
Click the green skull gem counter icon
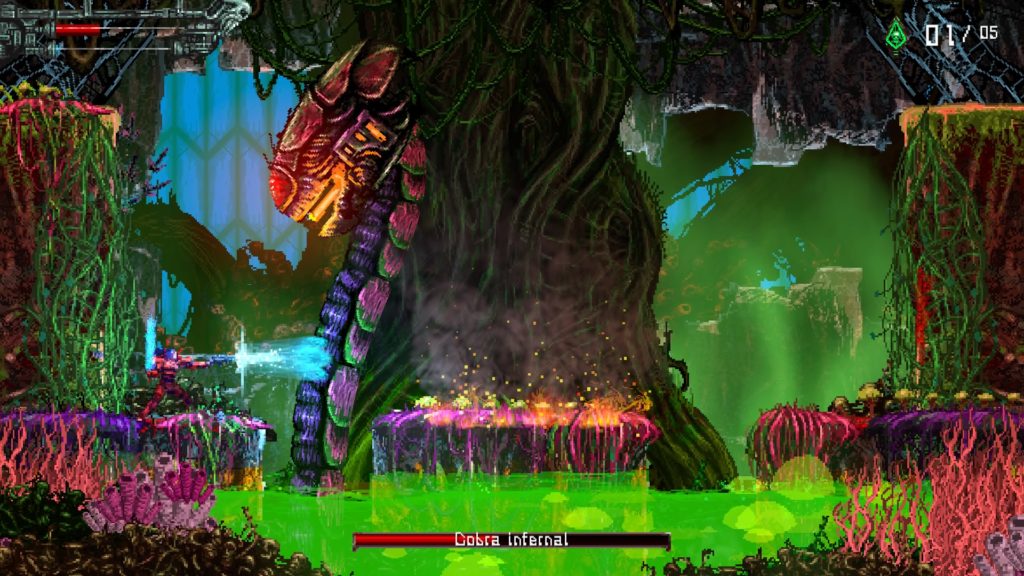(895, 34)
